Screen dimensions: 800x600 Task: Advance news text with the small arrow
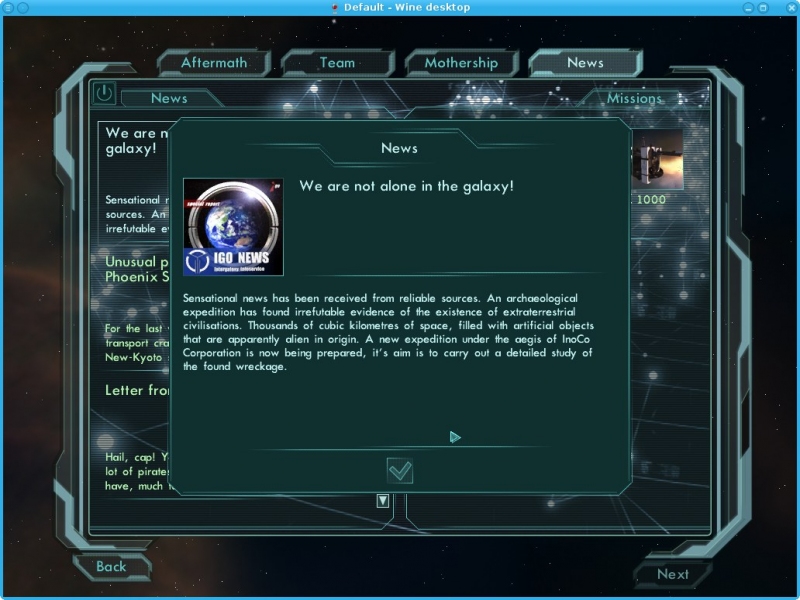455,437
